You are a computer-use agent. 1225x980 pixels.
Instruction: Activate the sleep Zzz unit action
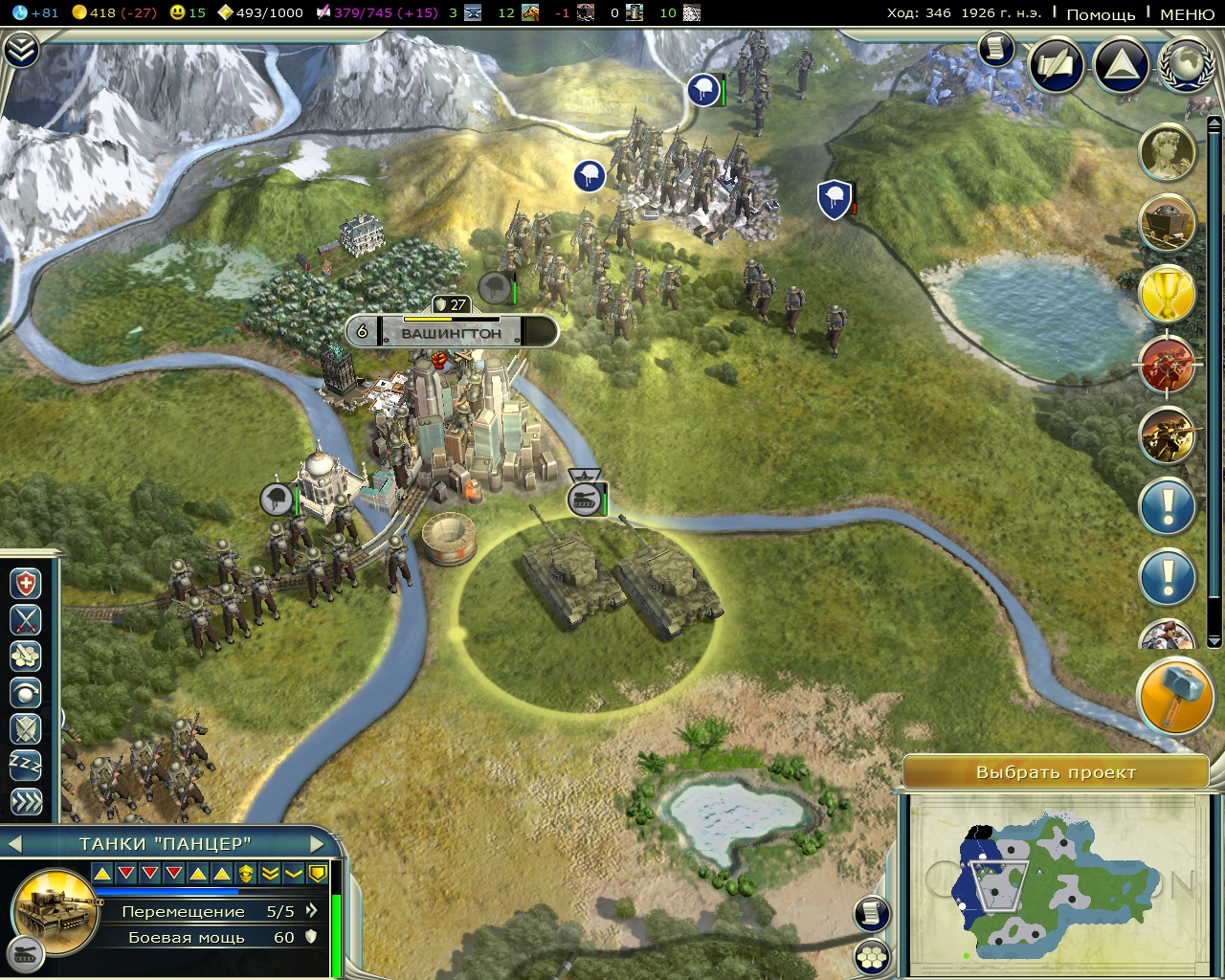[x=26, y=765]
